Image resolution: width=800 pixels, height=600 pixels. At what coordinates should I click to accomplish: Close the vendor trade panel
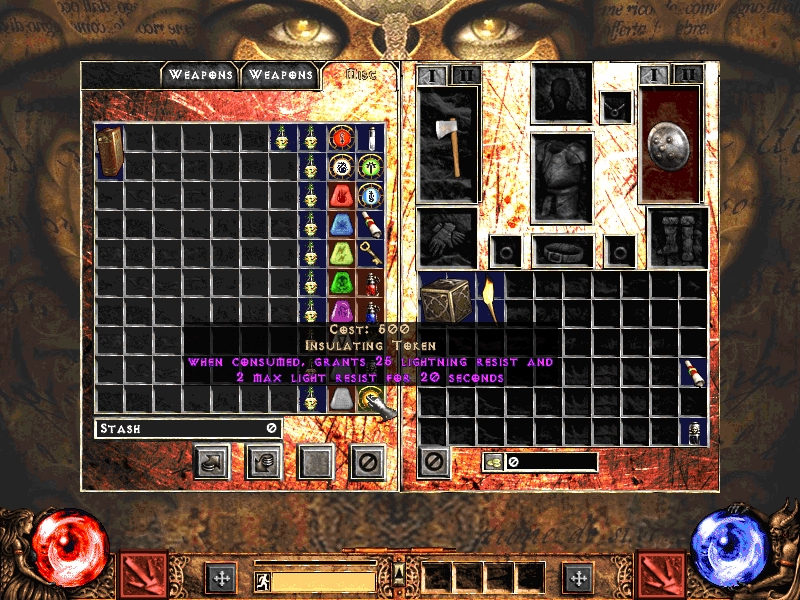point(368,463)
